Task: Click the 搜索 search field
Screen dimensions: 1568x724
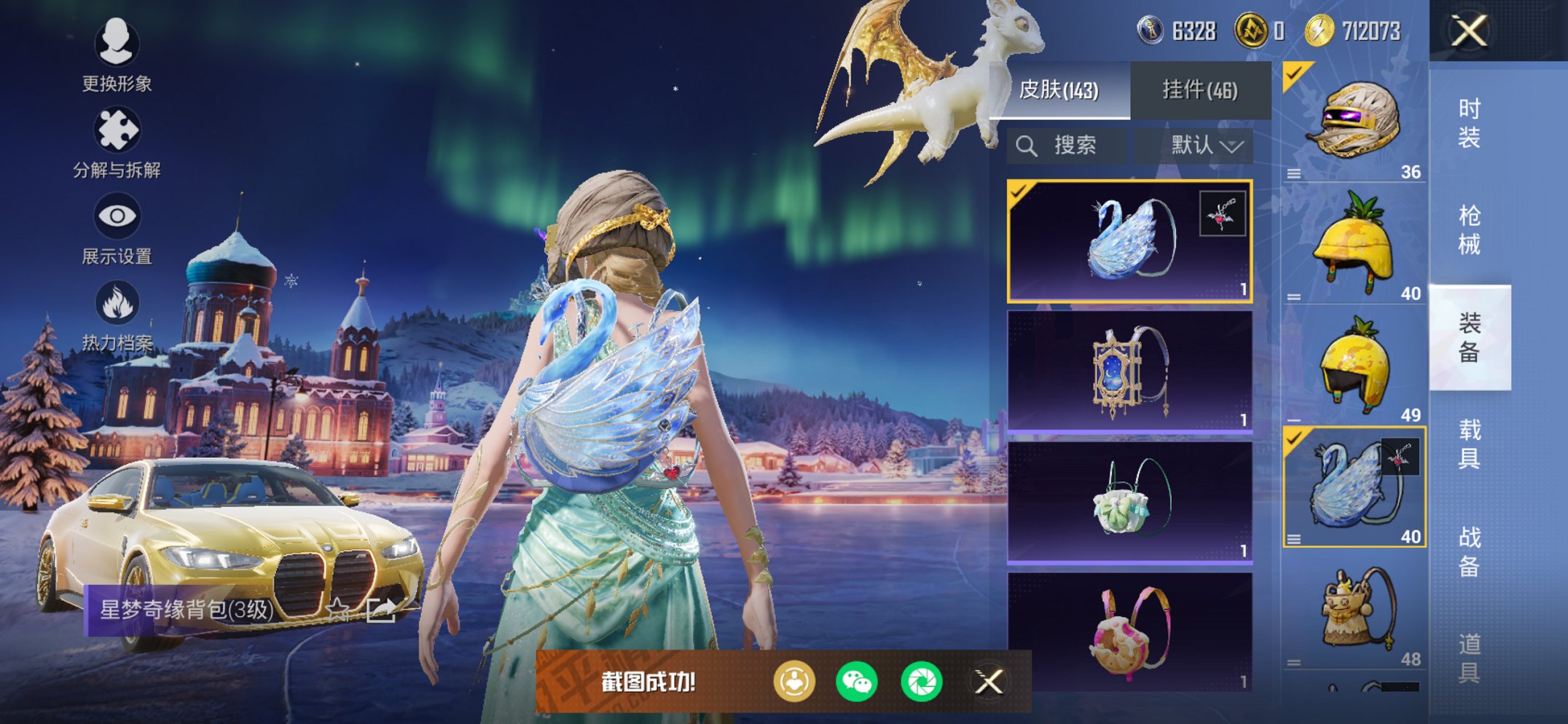Action: pyautogui.click(x=1067, y=146)
